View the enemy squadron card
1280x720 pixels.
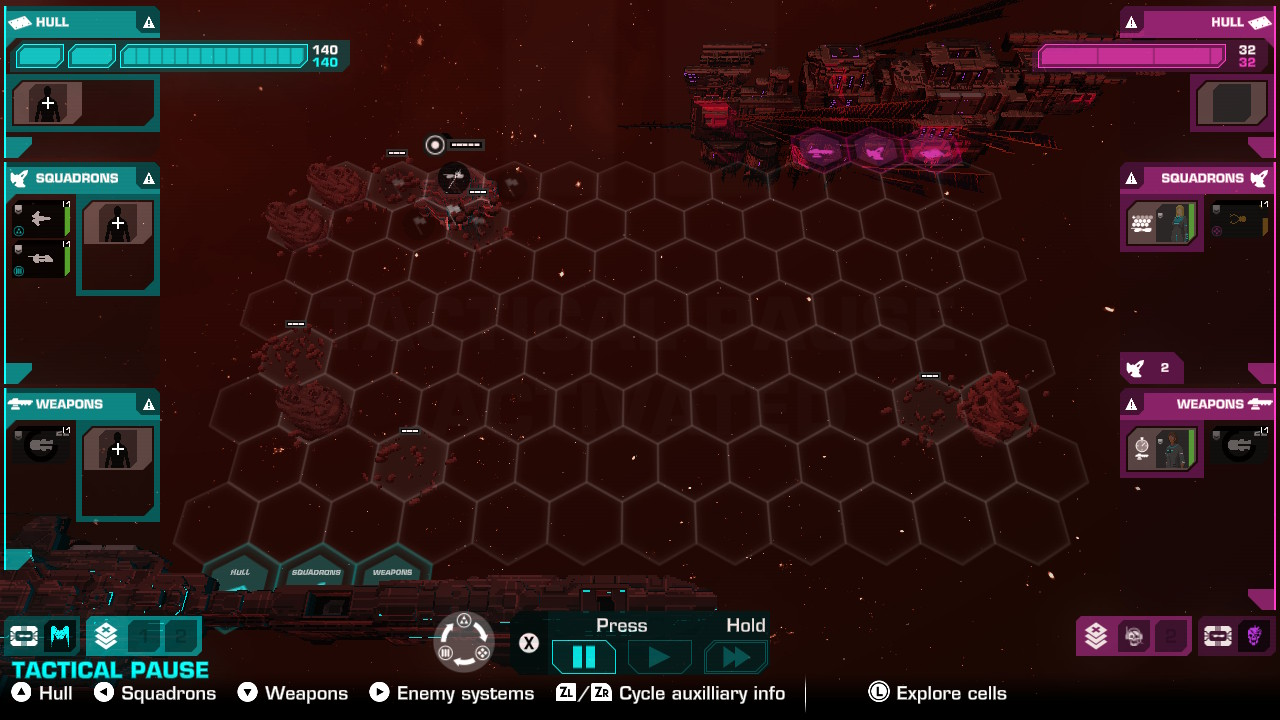pyautogui.click(x=1240, y=219)
